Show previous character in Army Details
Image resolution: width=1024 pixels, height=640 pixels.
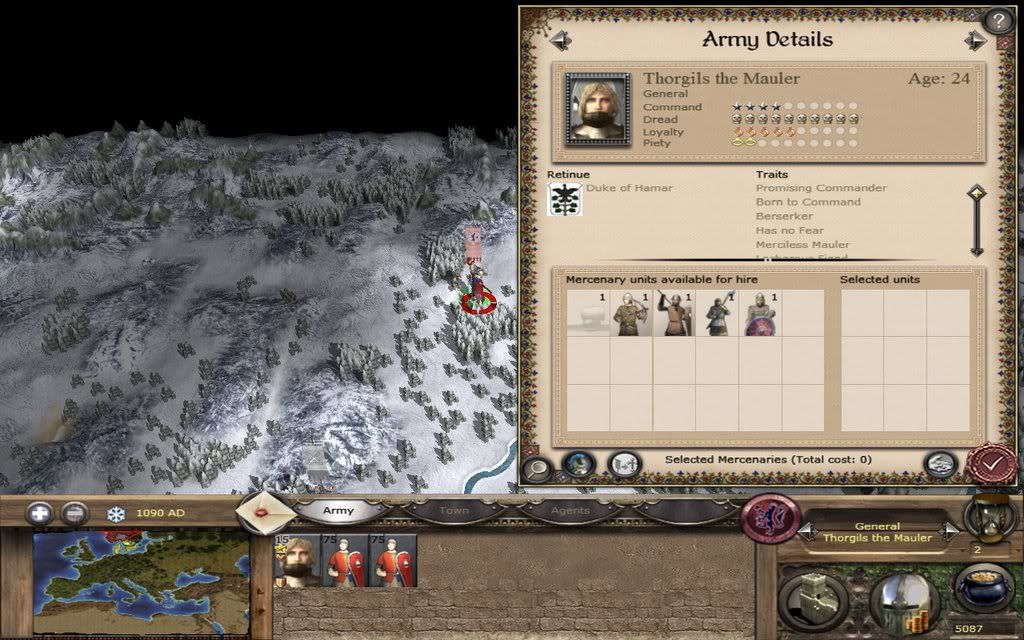(560, 40)
